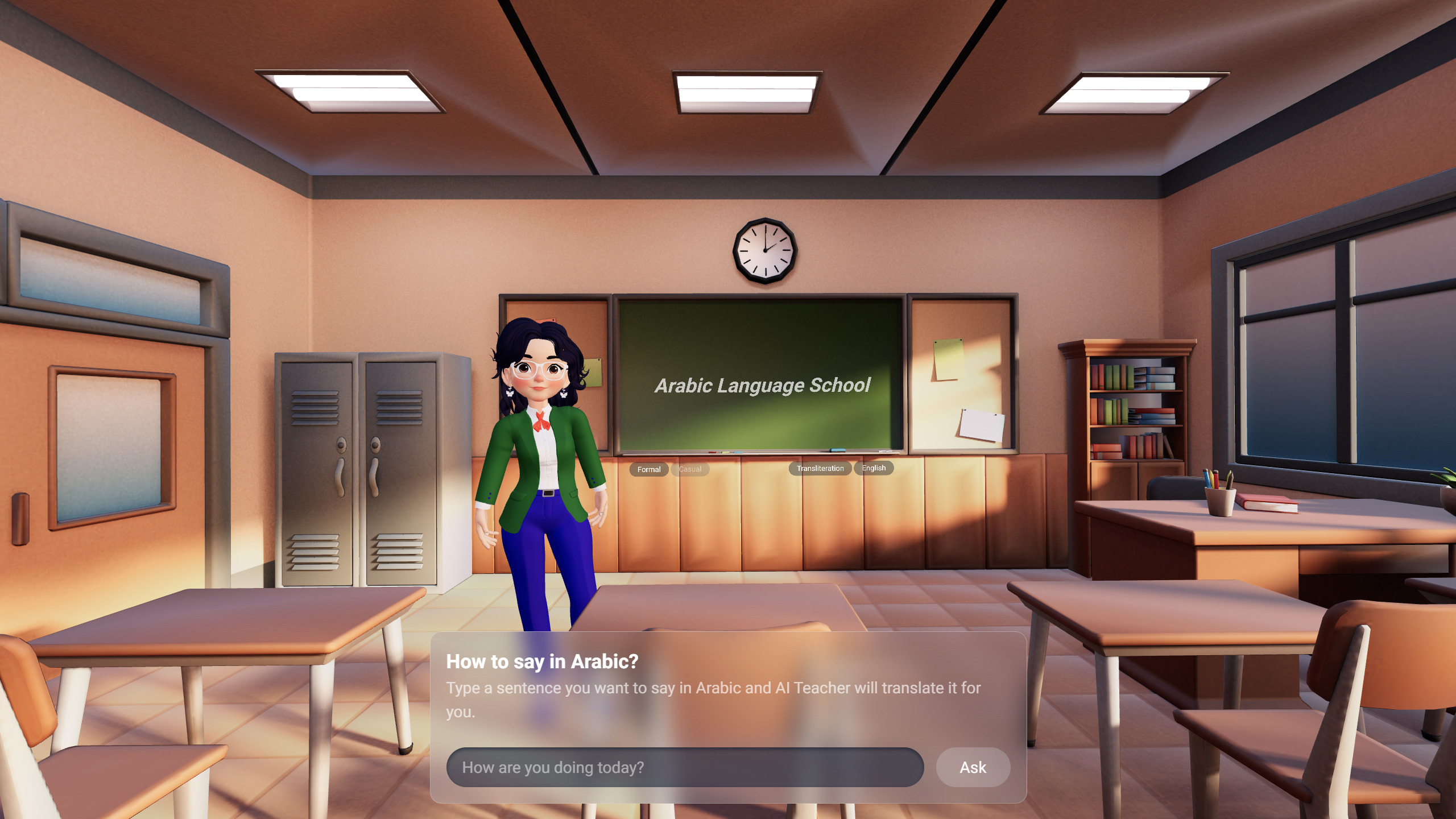The width and height of the screenshot is (1456, 819).
Task: Click the Ask button
Action: [973, 767]
